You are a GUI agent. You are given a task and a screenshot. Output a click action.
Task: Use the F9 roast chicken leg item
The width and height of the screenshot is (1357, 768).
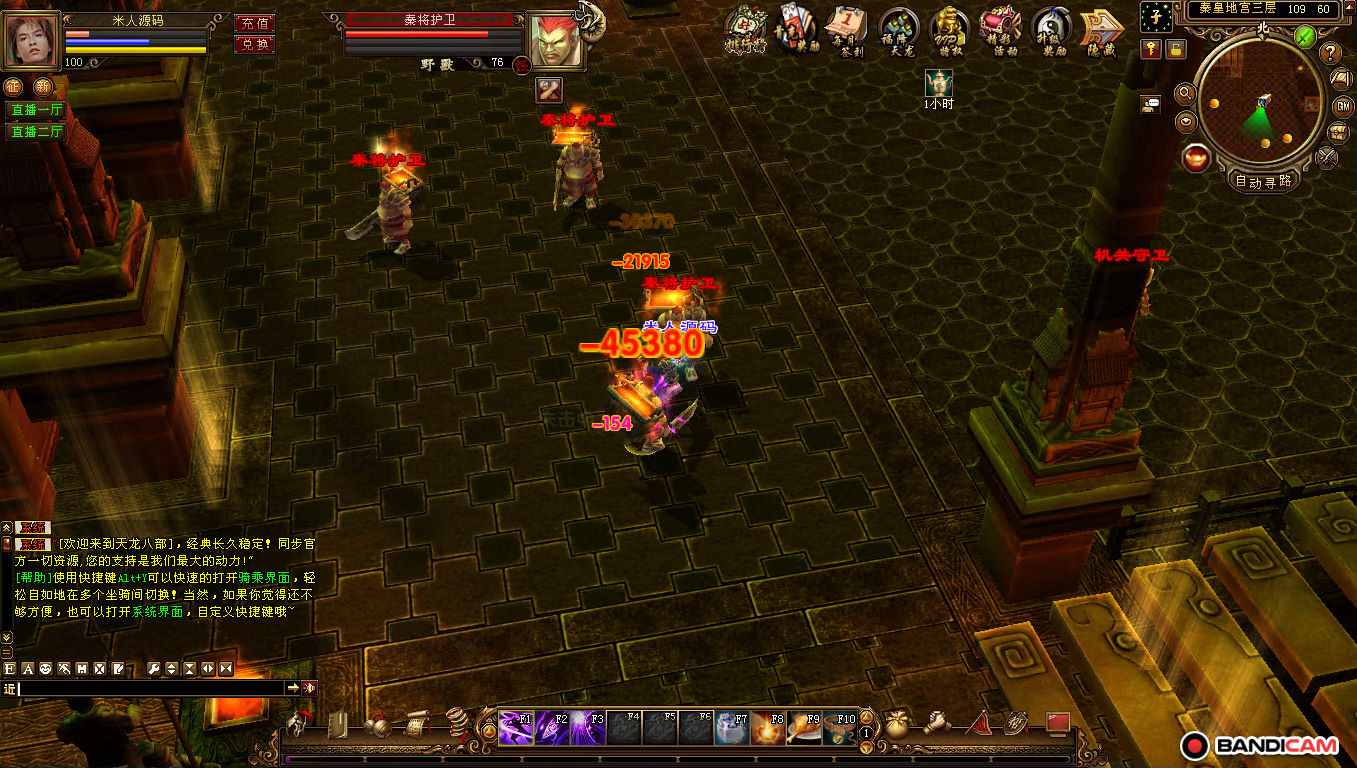(x=804, y=727)
